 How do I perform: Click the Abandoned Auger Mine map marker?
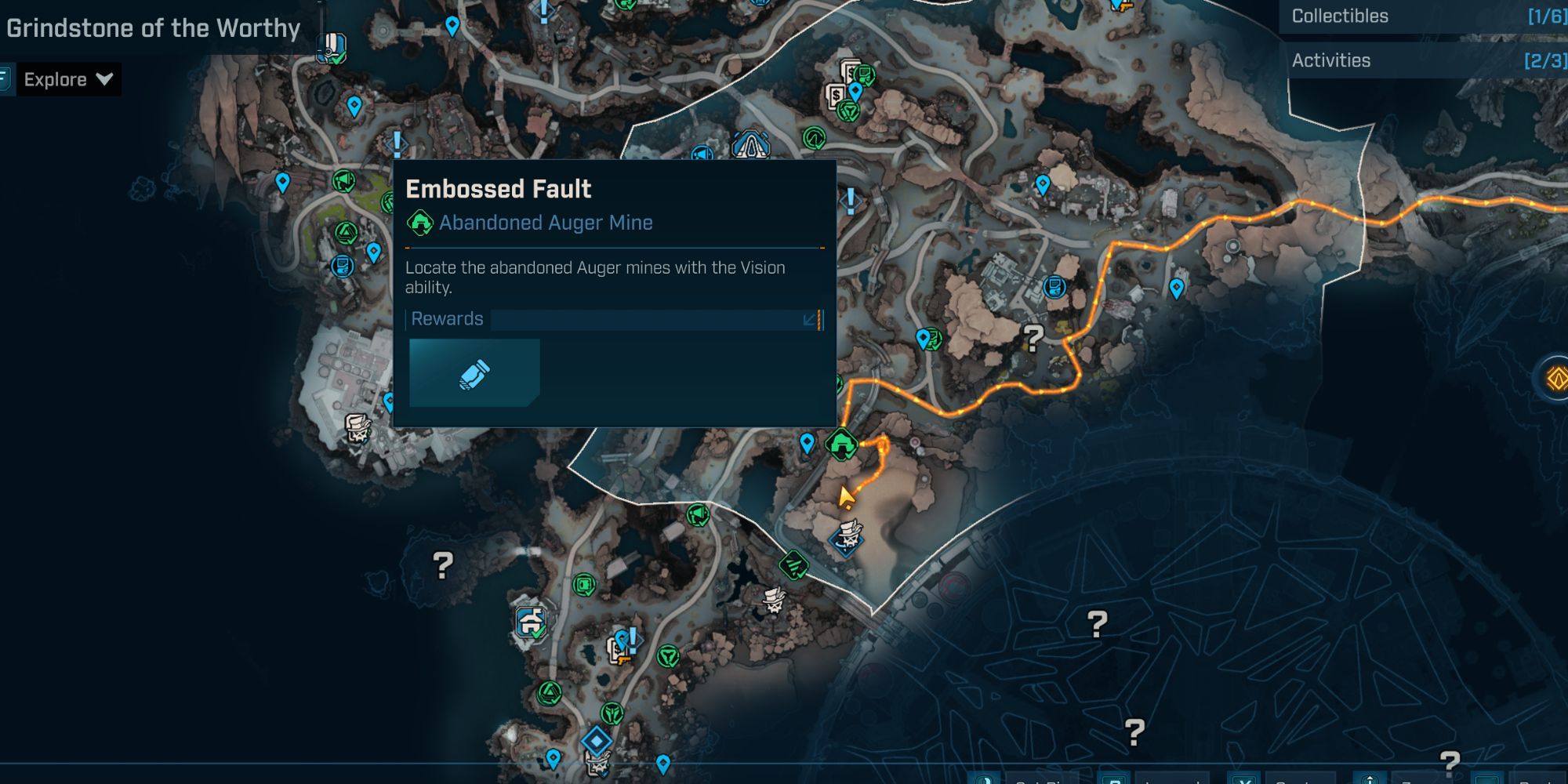841,445
